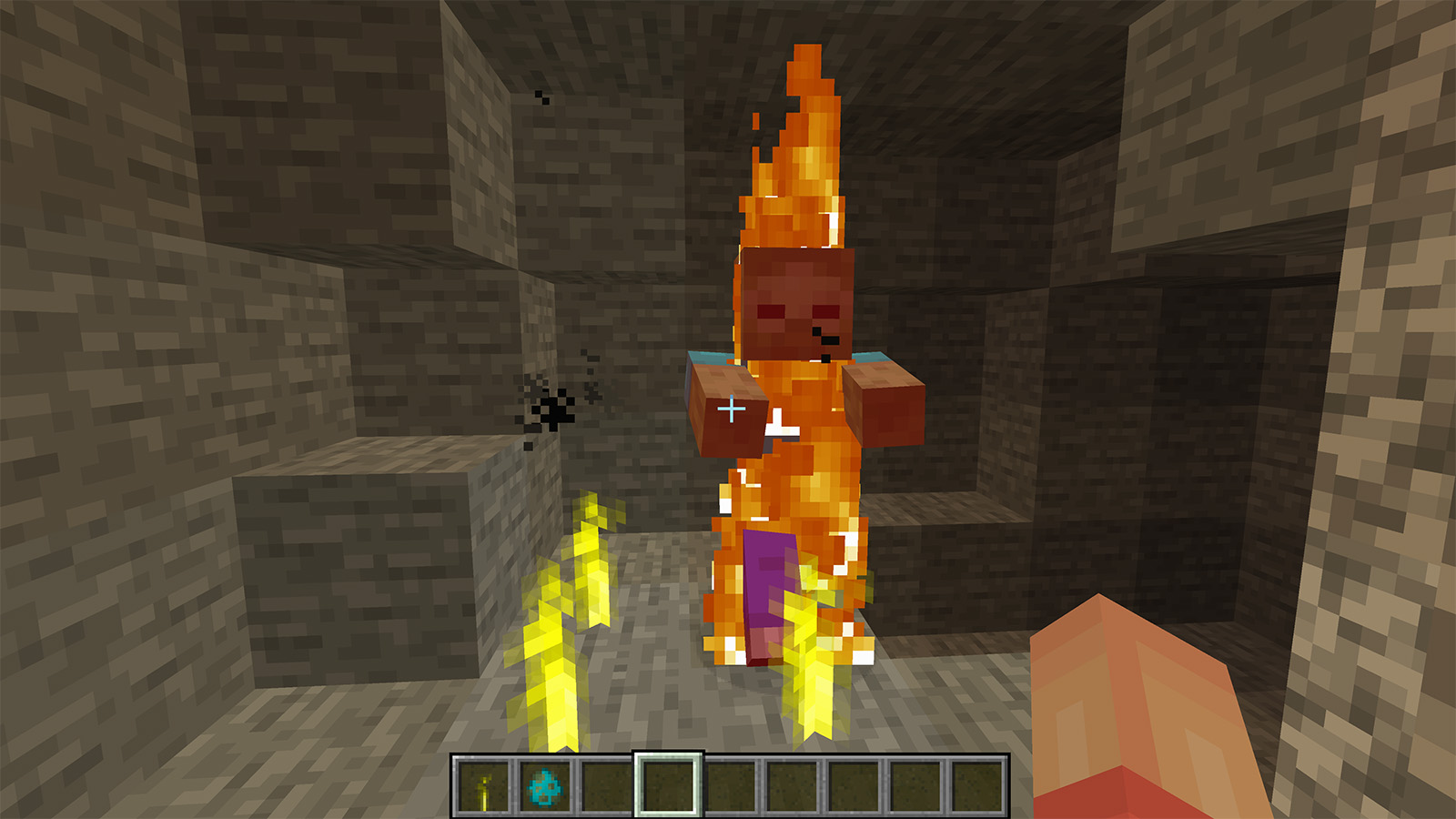Image resolution: width=1456 pixels, height=819 pixels.
Task: Click the currently selected empty hotbar slot
Action: 667,786
